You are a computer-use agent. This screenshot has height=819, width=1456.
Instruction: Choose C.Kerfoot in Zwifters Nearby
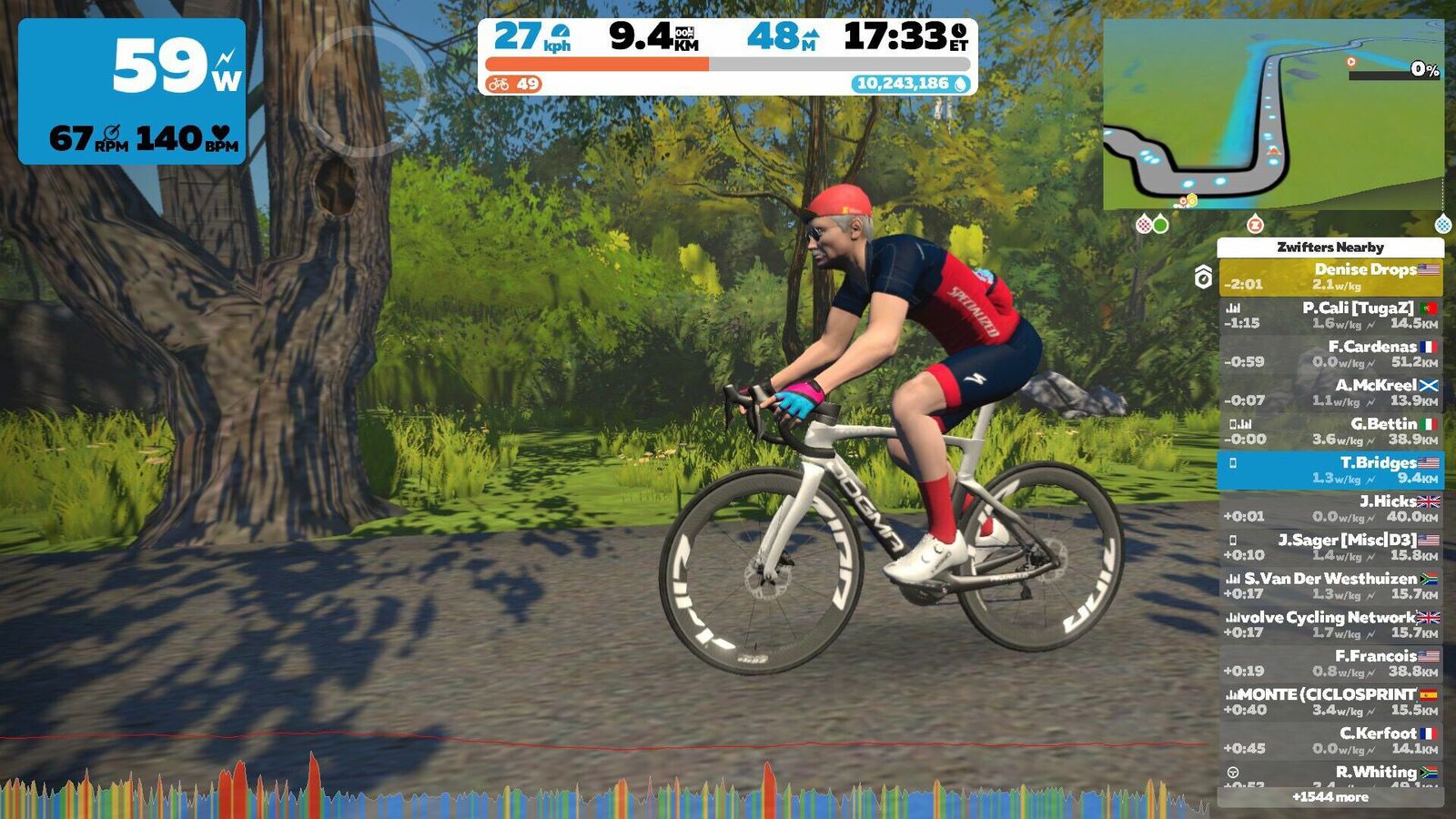pyautogui.click(x=1330, y=740)
